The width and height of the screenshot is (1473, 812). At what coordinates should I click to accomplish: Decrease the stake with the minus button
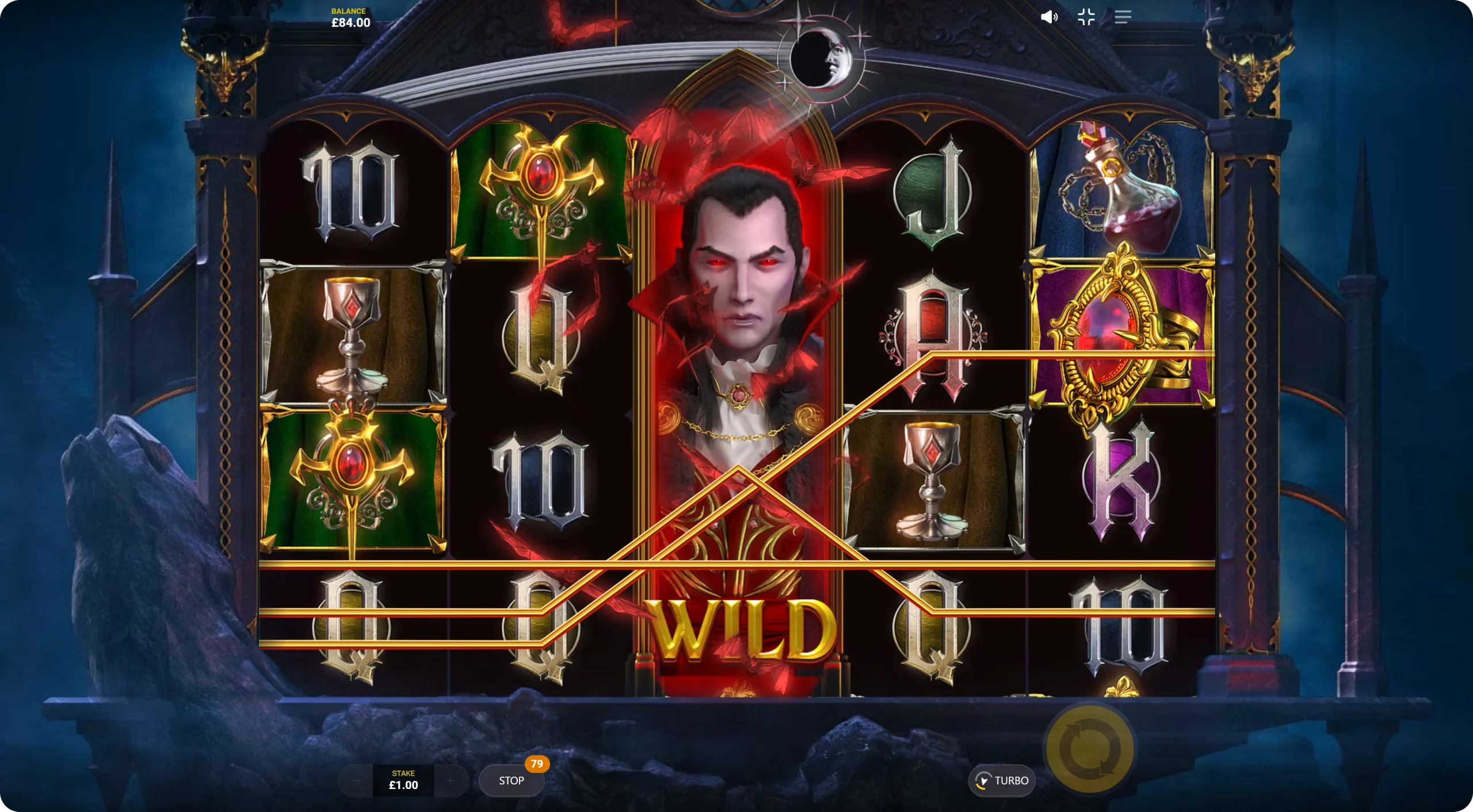(356, 780)
